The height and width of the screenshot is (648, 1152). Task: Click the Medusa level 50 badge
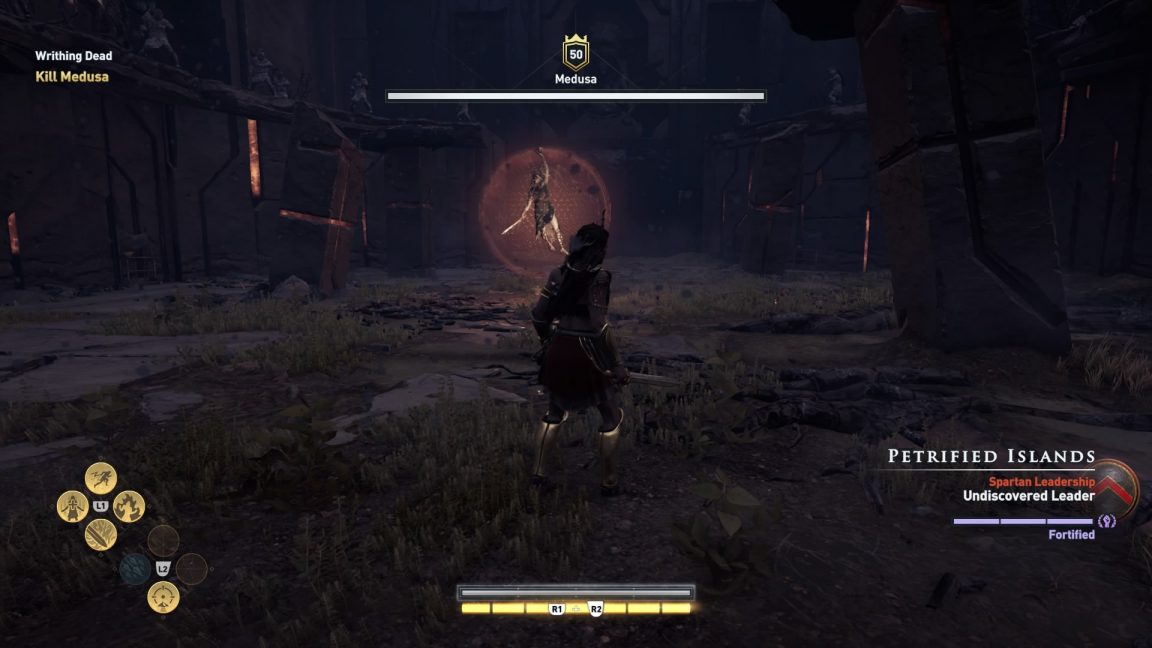(x=575, y=53)
